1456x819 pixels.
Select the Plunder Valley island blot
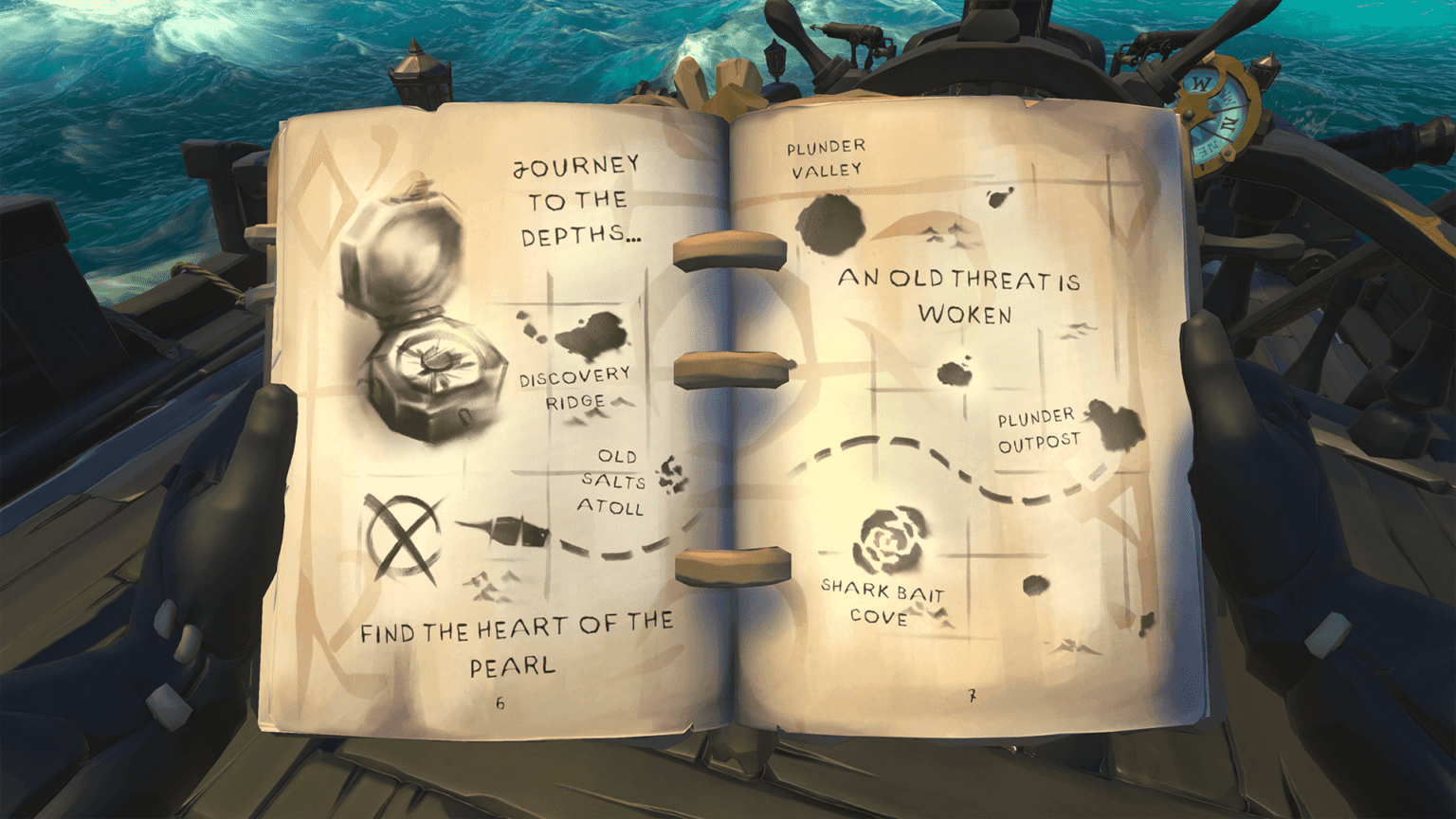pos(832,223)
